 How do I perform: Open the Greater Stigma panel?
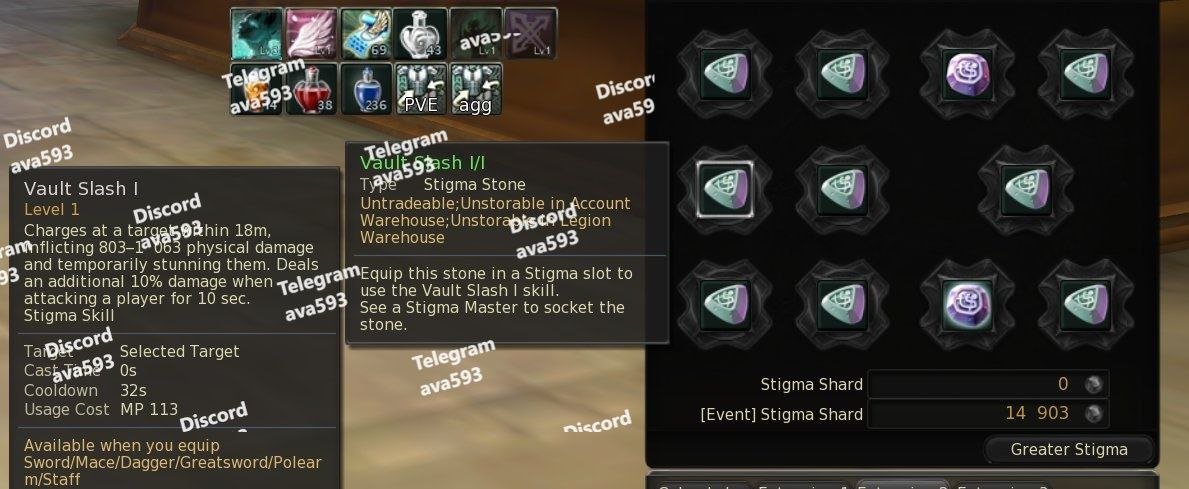pyautogui.click(x=1068, y=449)
